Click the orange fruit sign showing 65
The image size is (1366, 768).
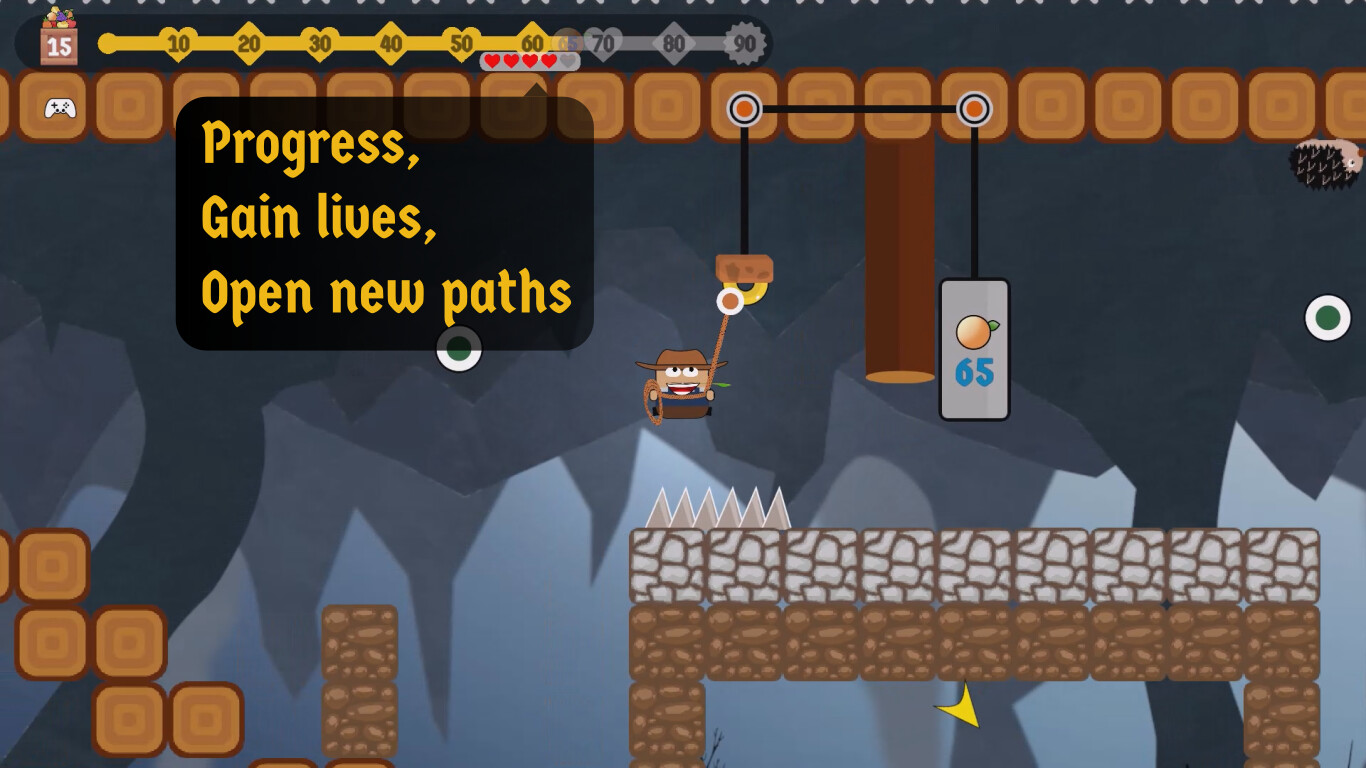coord(974,349)
